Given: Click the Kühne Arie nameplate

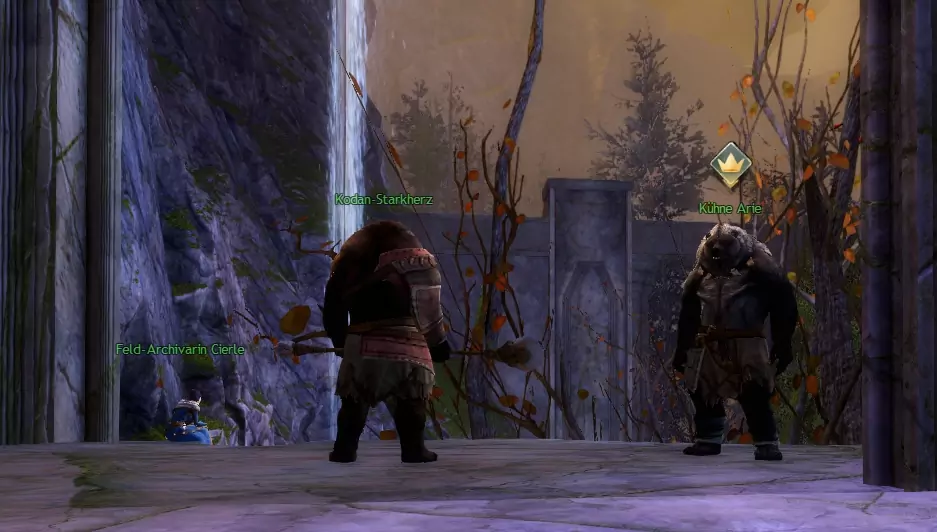Looking at the screenshot, I should [730, 209].
